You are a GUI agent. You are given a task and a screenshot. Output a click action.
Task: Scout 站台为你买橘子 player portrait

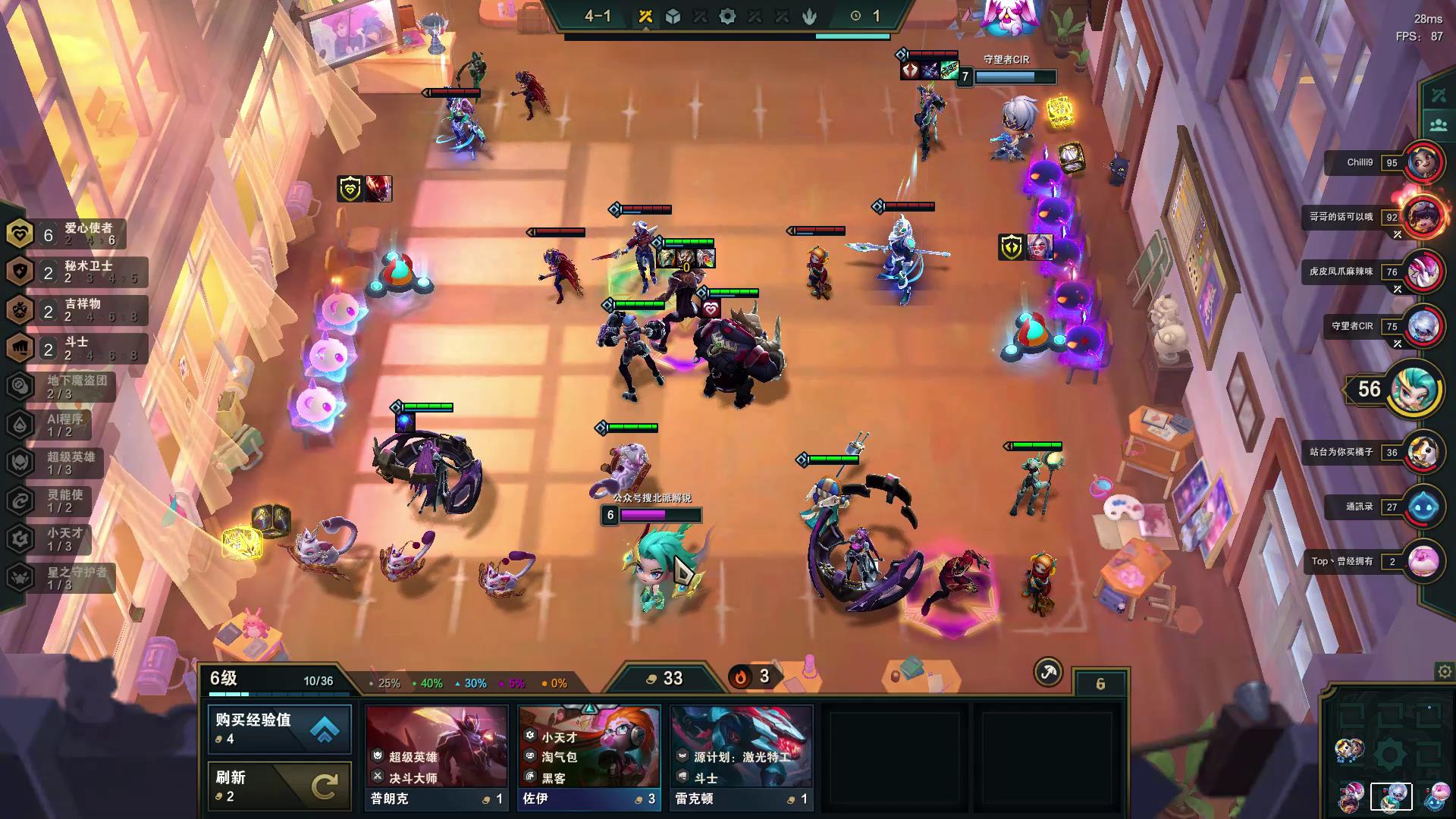click(1423, 452)
